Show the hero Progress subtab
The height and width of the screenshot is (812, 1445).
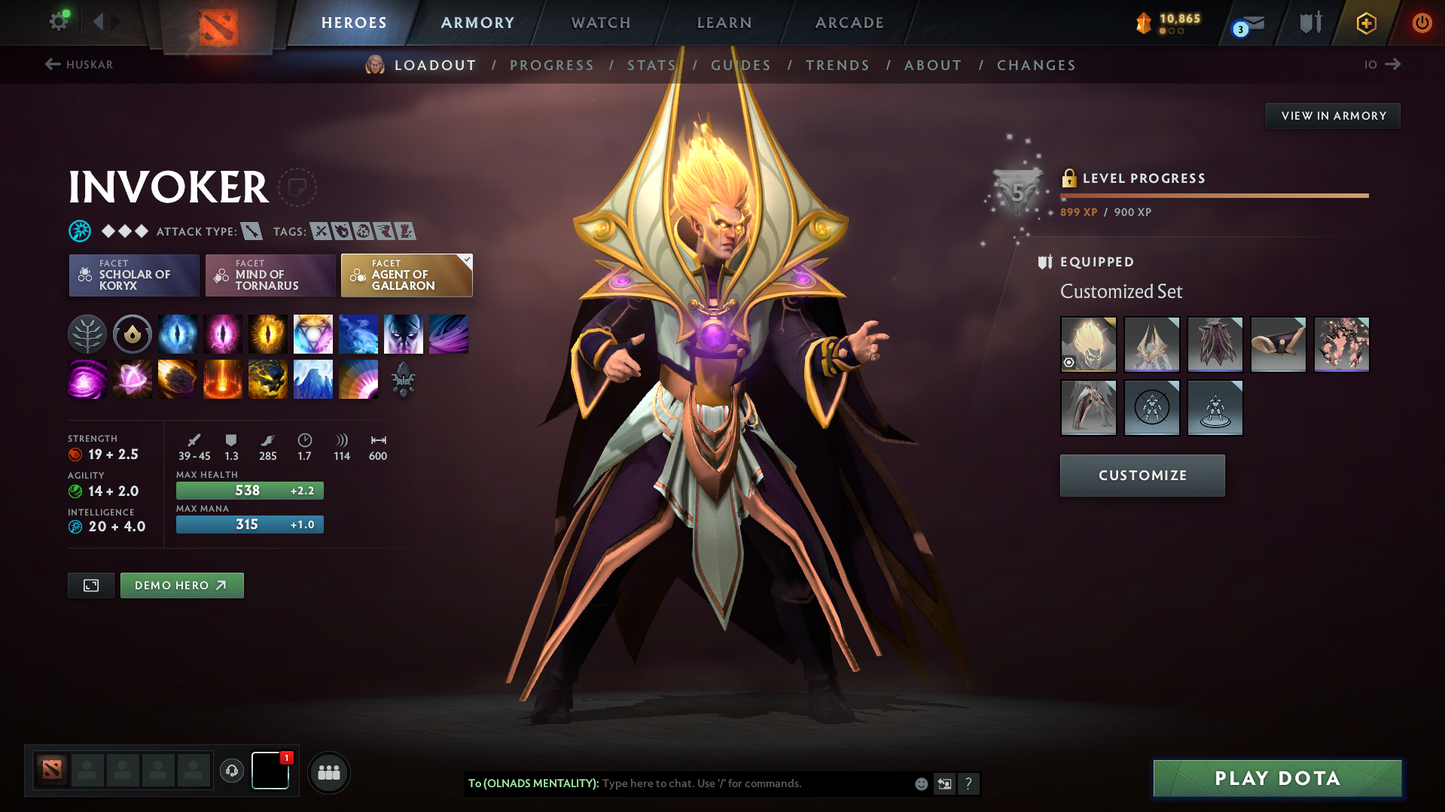[x=551, y=65]
